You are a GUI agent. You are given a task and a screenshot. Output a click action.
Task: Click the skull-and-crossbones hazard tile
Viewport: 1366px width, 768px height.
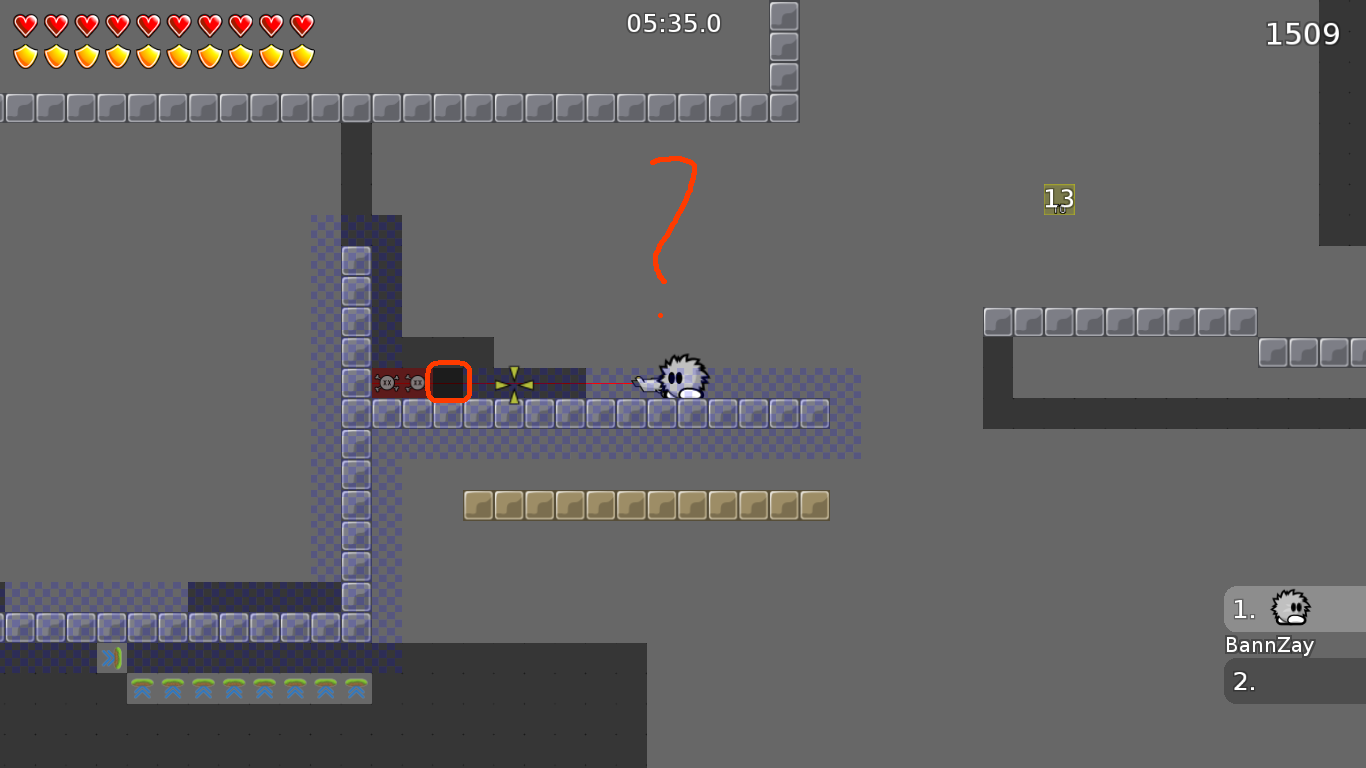[x=387, y=382]
